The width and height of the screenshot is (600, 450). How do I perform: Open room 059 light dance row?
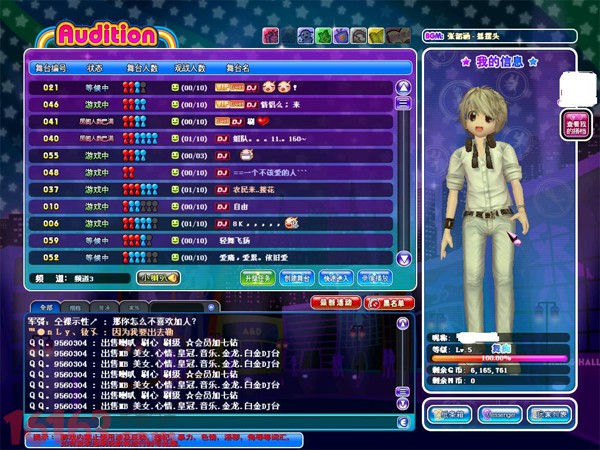coord(200,240)
